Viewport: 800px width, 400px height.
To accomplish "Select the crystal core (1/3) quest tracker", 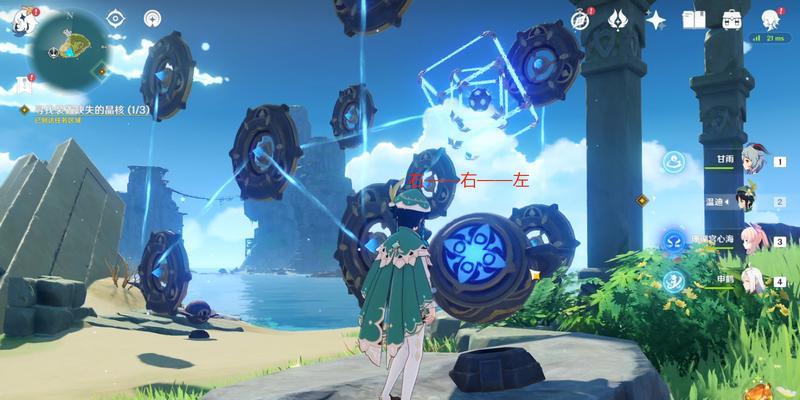I will tap(75, 108).
